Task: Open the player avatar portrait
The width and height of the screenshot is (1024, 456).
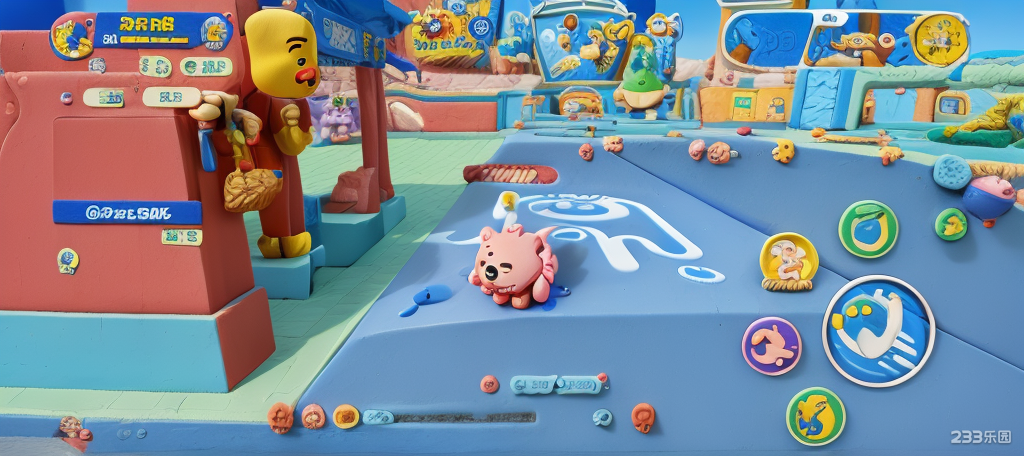Action: coord(72,35)
